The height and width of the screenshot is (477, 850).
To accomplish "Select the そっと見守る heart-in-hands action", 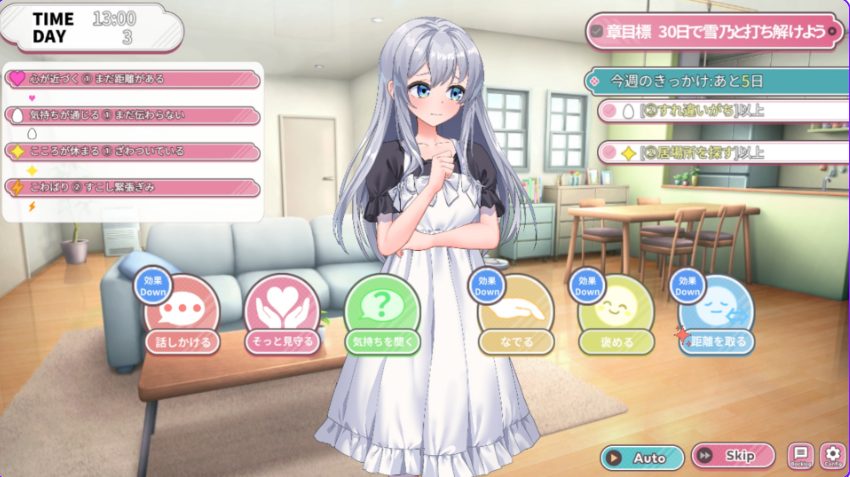I will [282, 317].
